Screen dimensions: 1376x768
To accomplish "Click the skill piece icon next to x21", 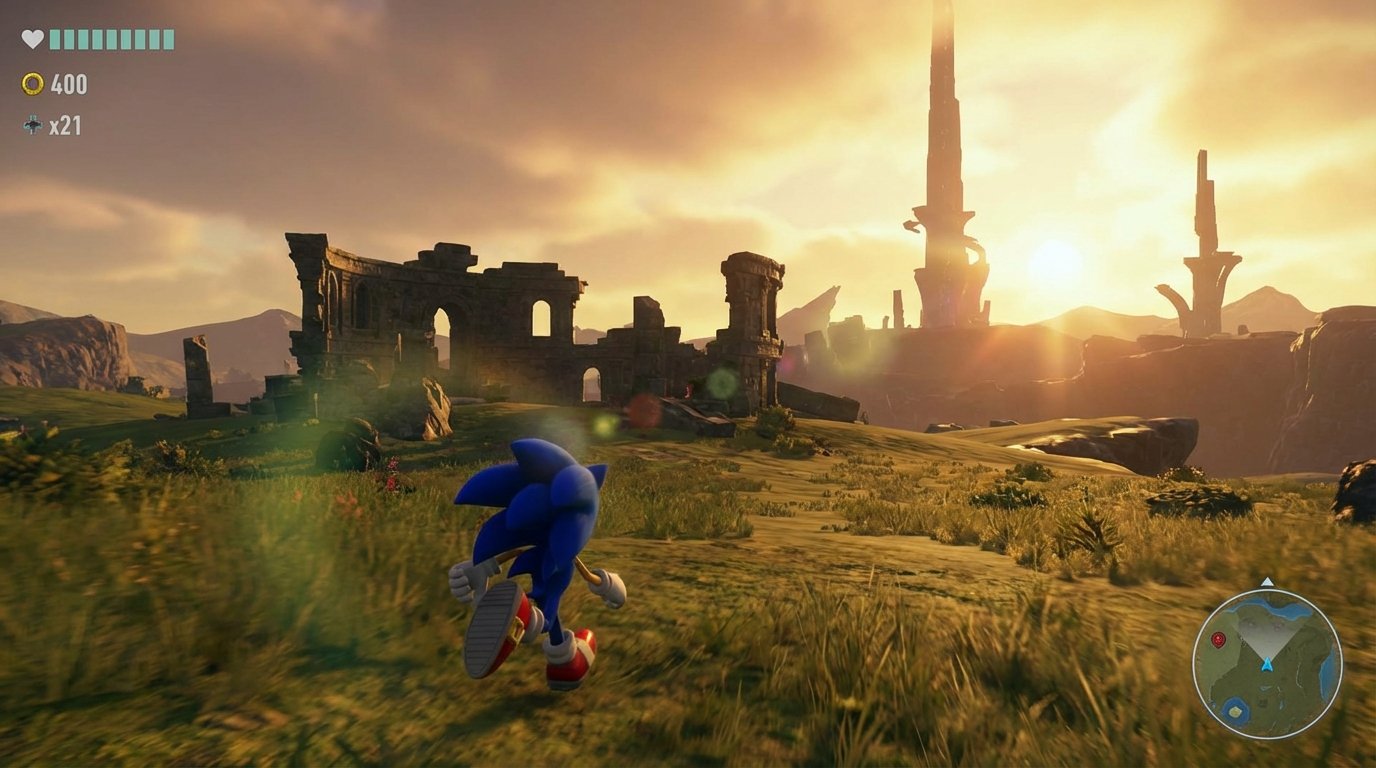I will (32, 124).
